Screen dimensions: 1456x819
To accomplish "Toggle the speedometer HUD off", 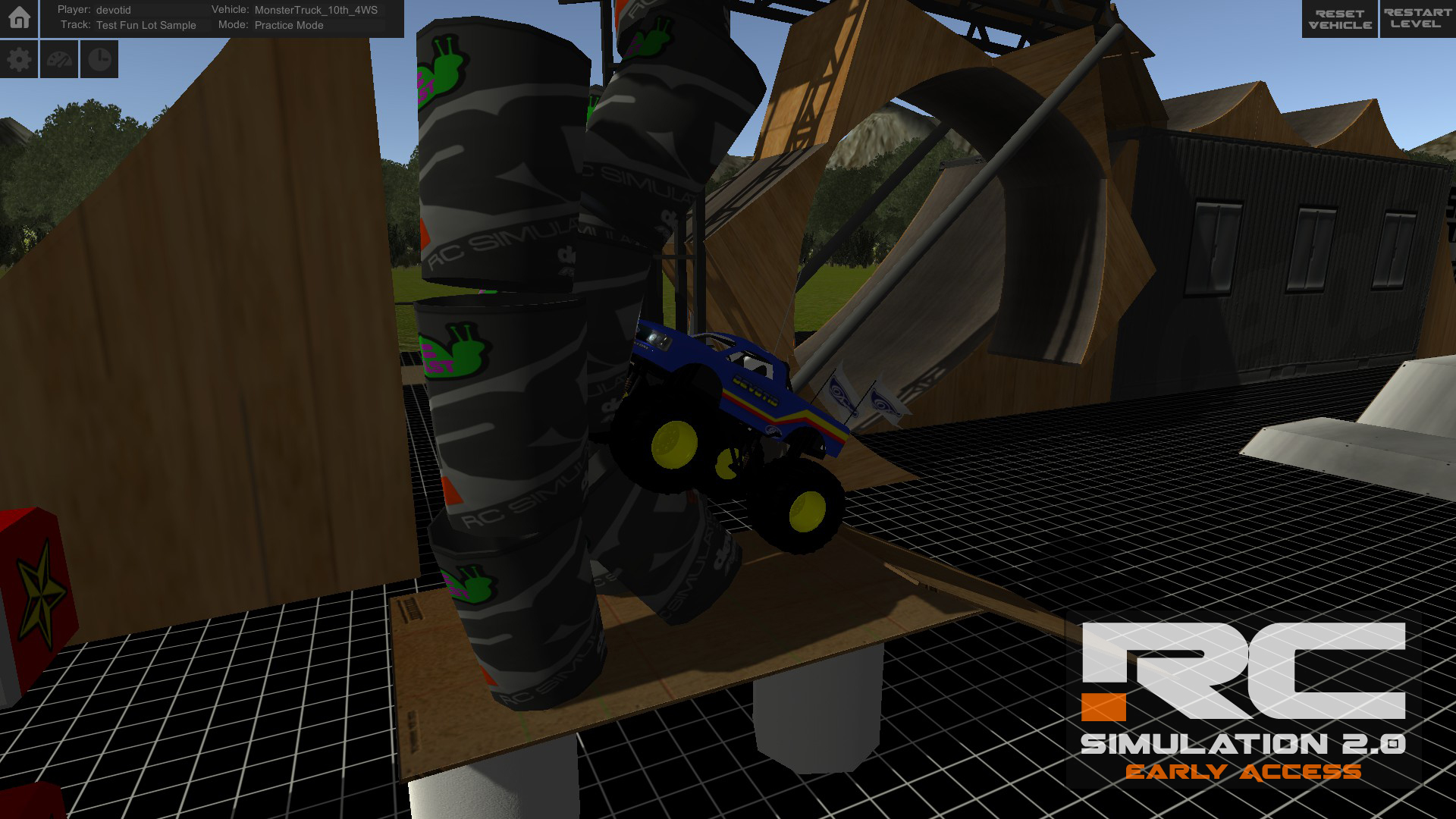I will [x=59, y=58].
